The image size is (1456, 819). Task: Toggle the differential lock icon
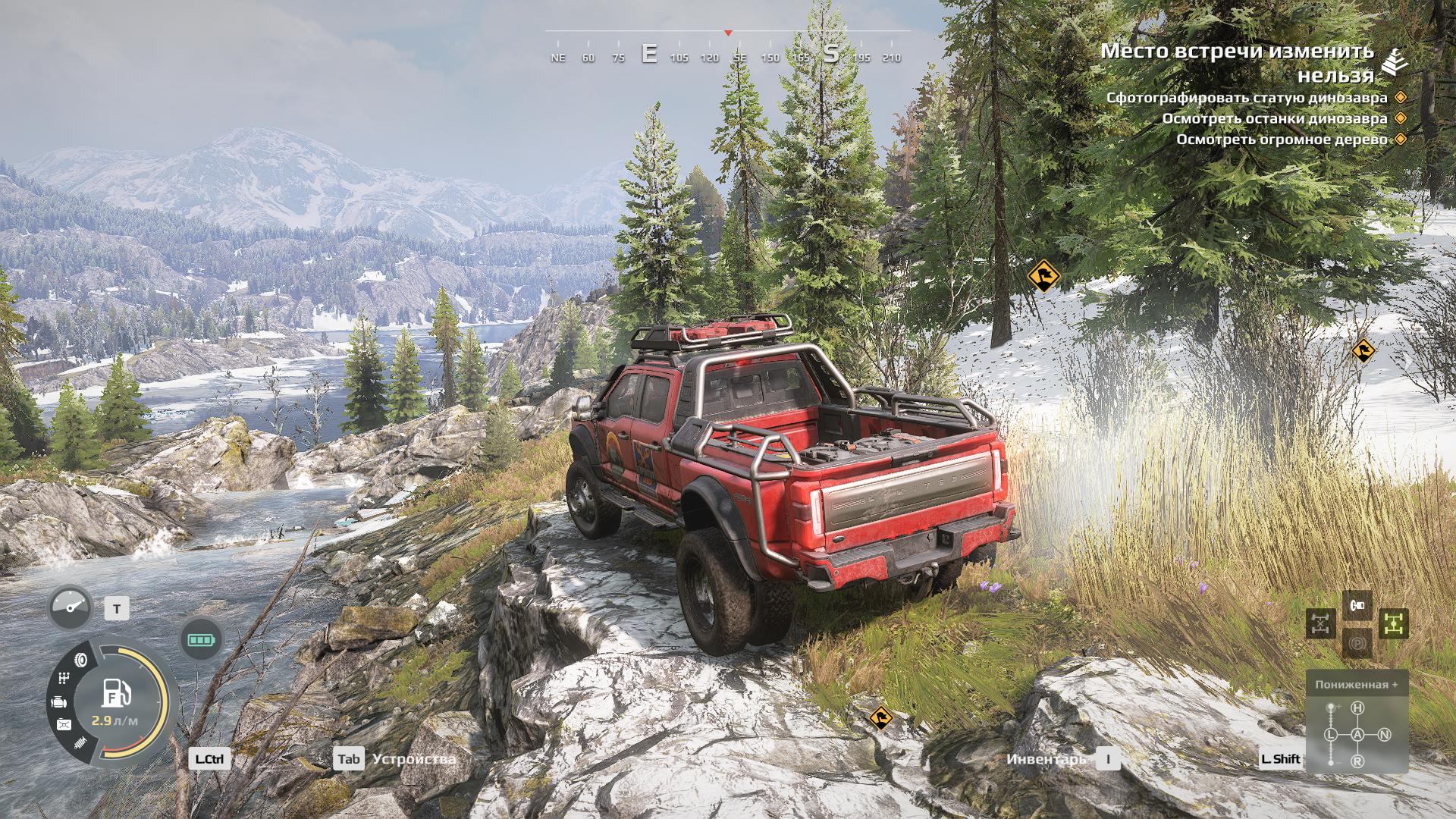[1320, 624]
